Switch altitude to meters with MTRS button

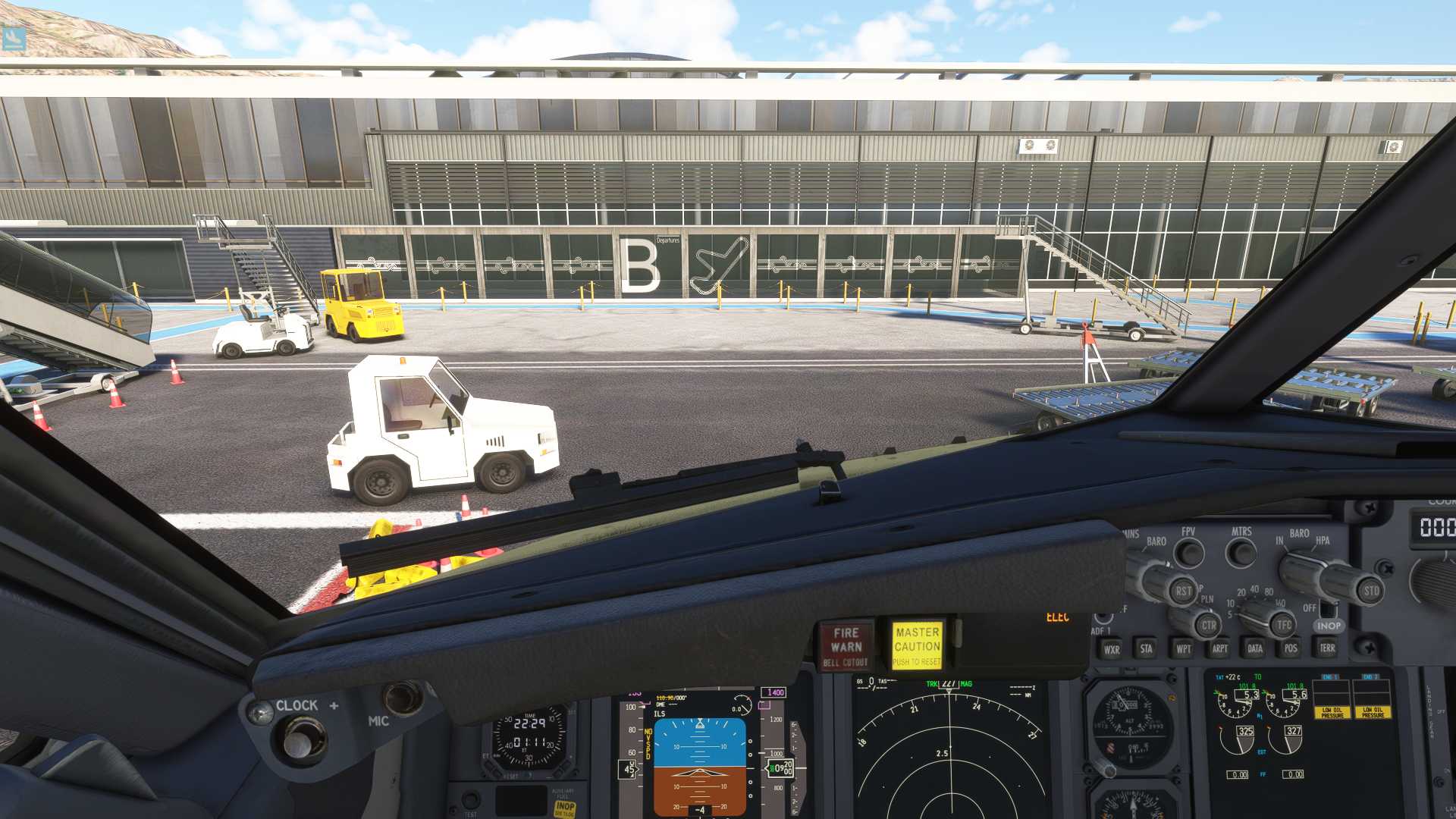tap(1241, 553)
